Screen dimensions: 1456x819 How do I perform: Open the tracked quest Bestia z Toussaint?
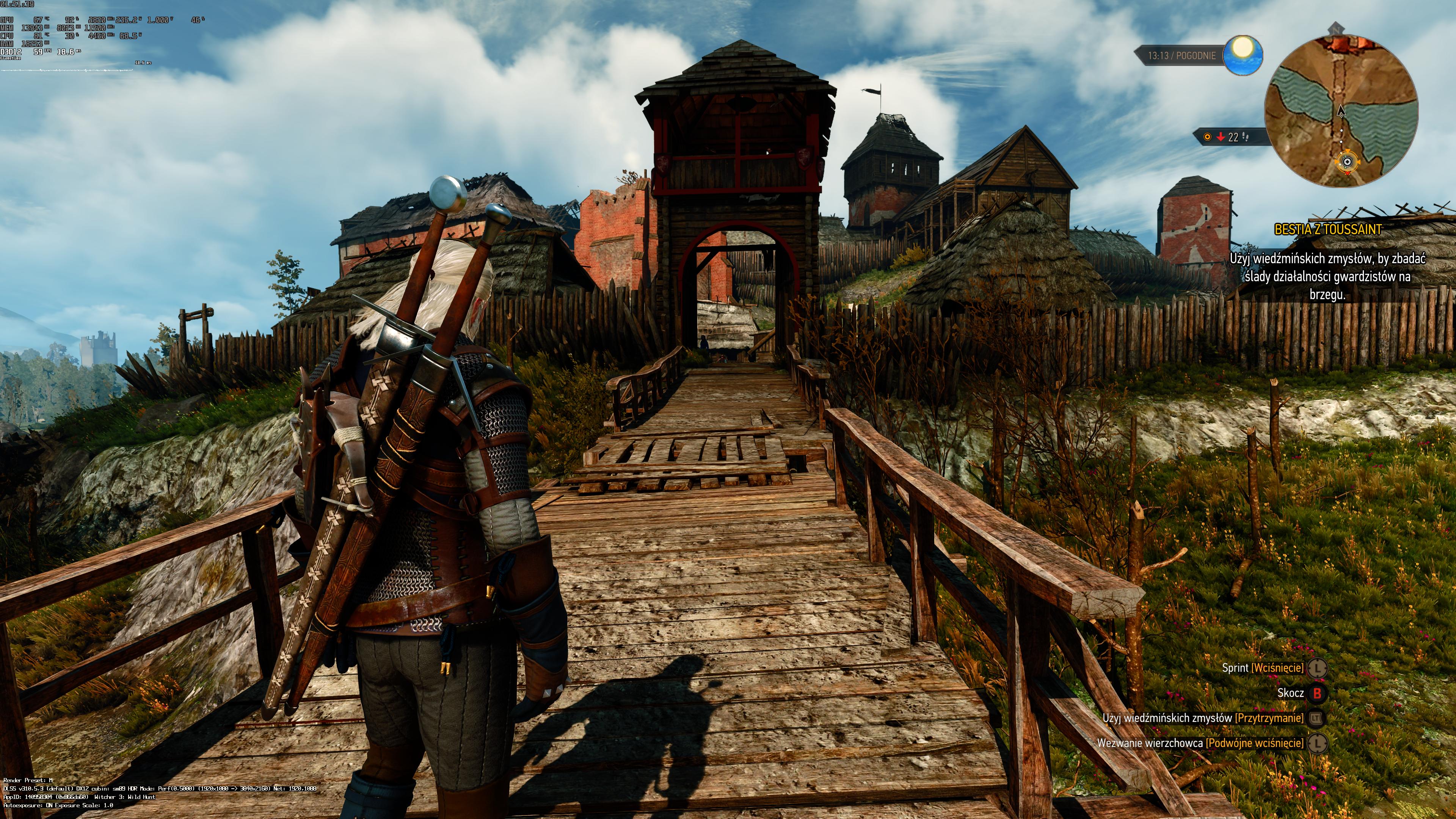coord(1327,229)
